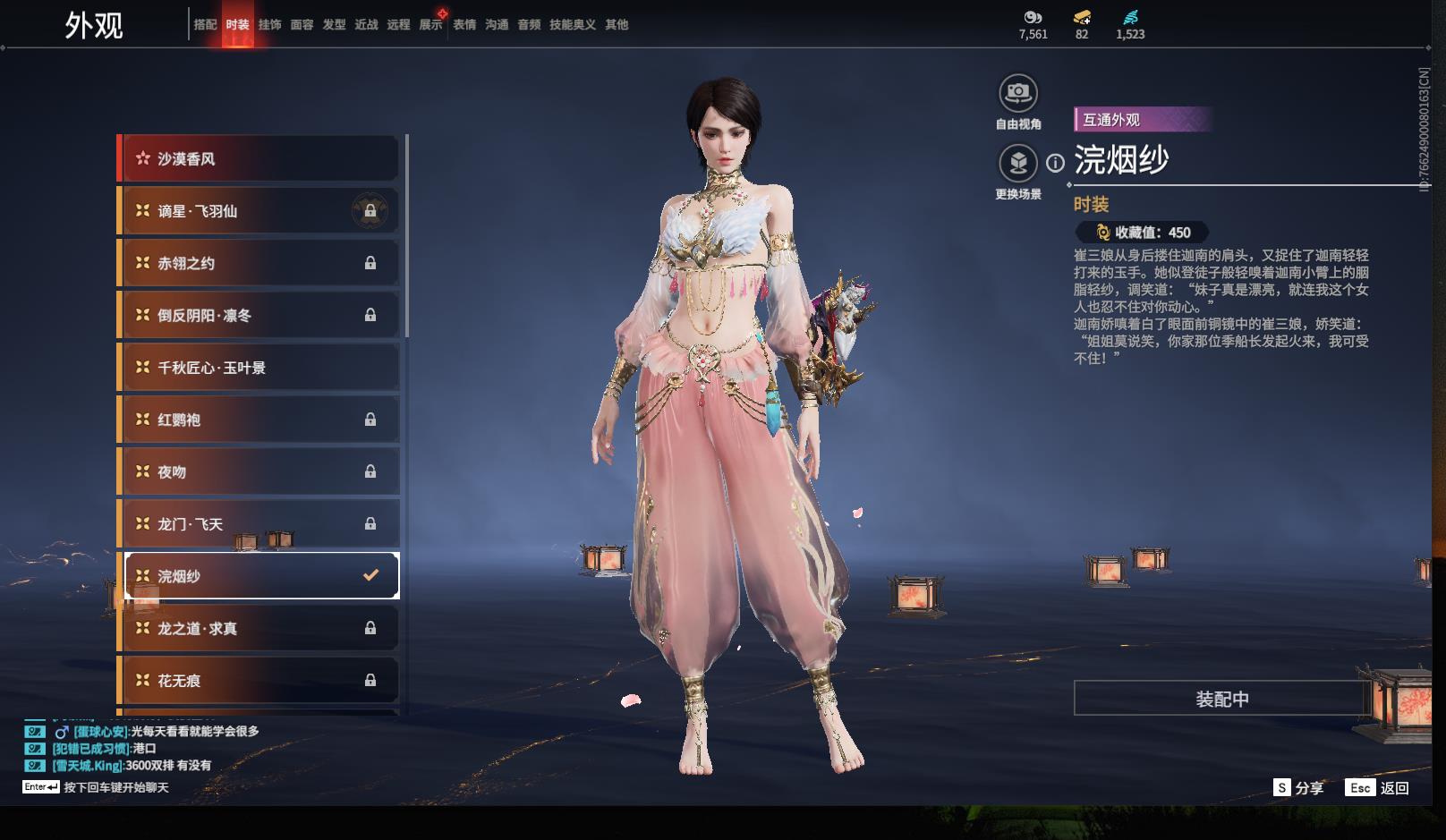Open the info icon beside 浣烟纱
Screen dimensions: 1446x840
coord(1056,164)
